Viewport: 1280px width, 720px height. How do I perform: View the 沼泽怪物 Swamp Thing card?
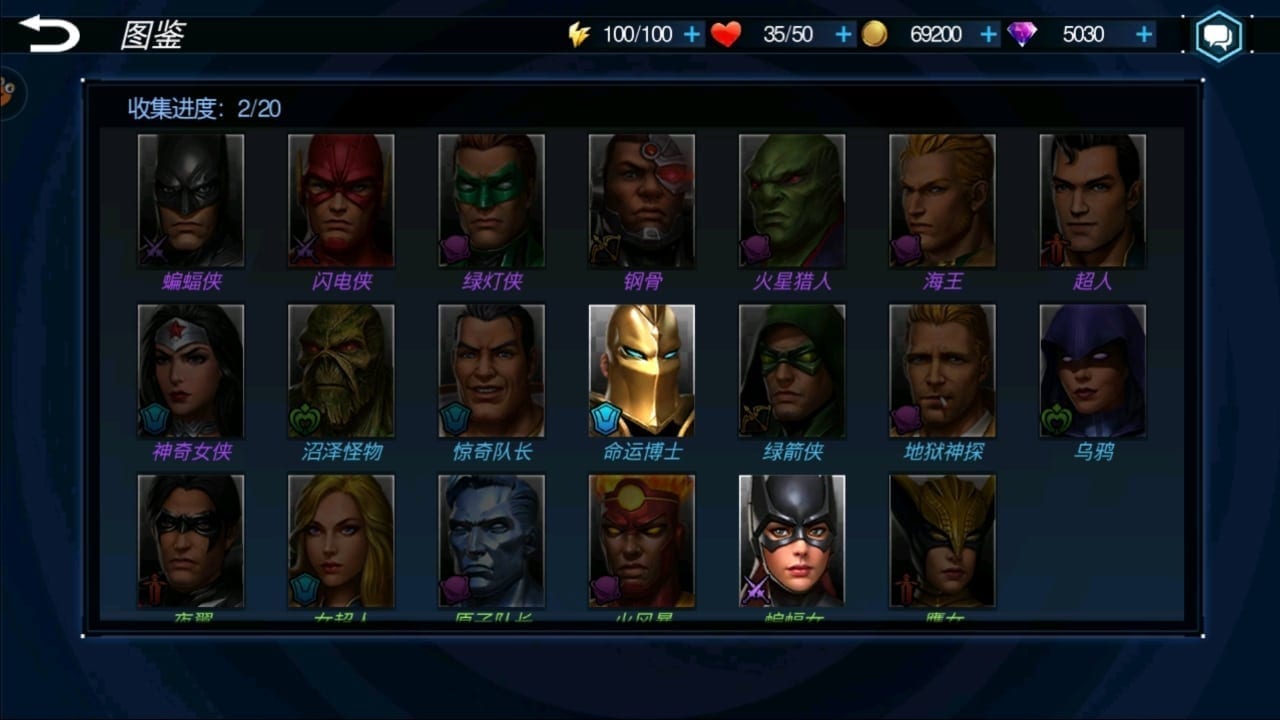[341, 371]
